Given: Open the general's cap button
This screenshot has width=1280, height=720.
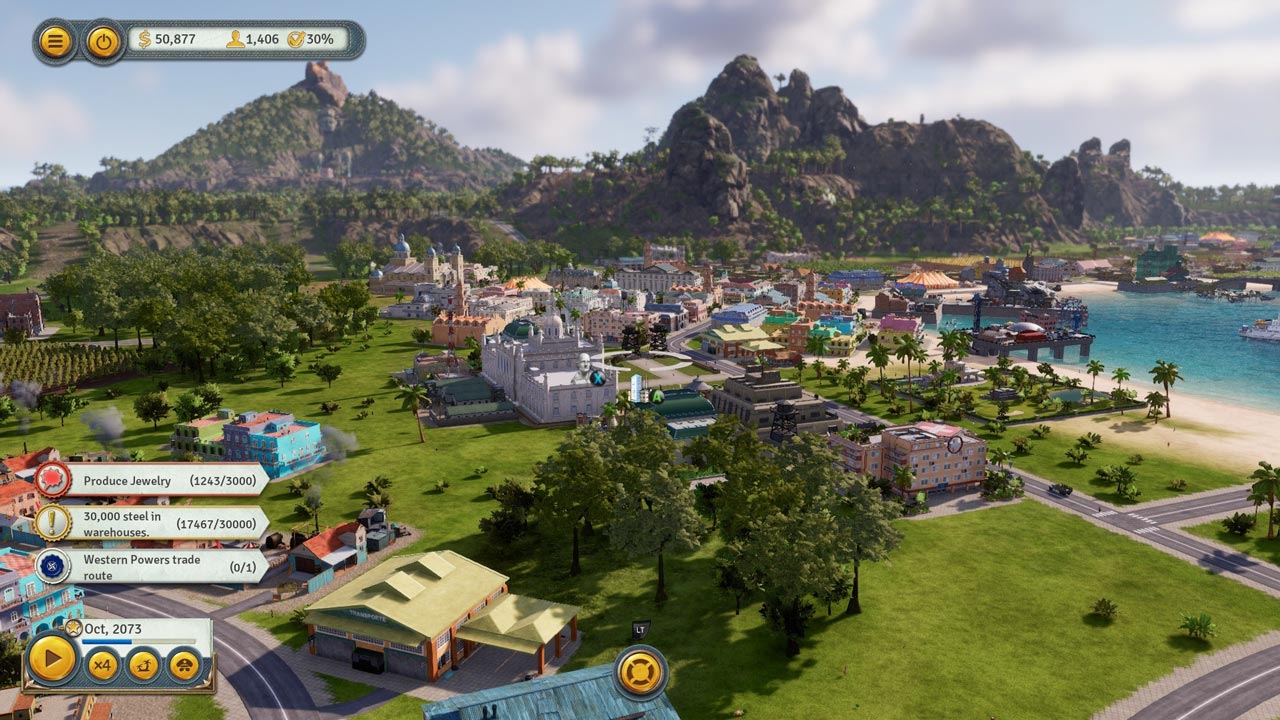Looking at the screenshot, I should click(x=184, y=664).
